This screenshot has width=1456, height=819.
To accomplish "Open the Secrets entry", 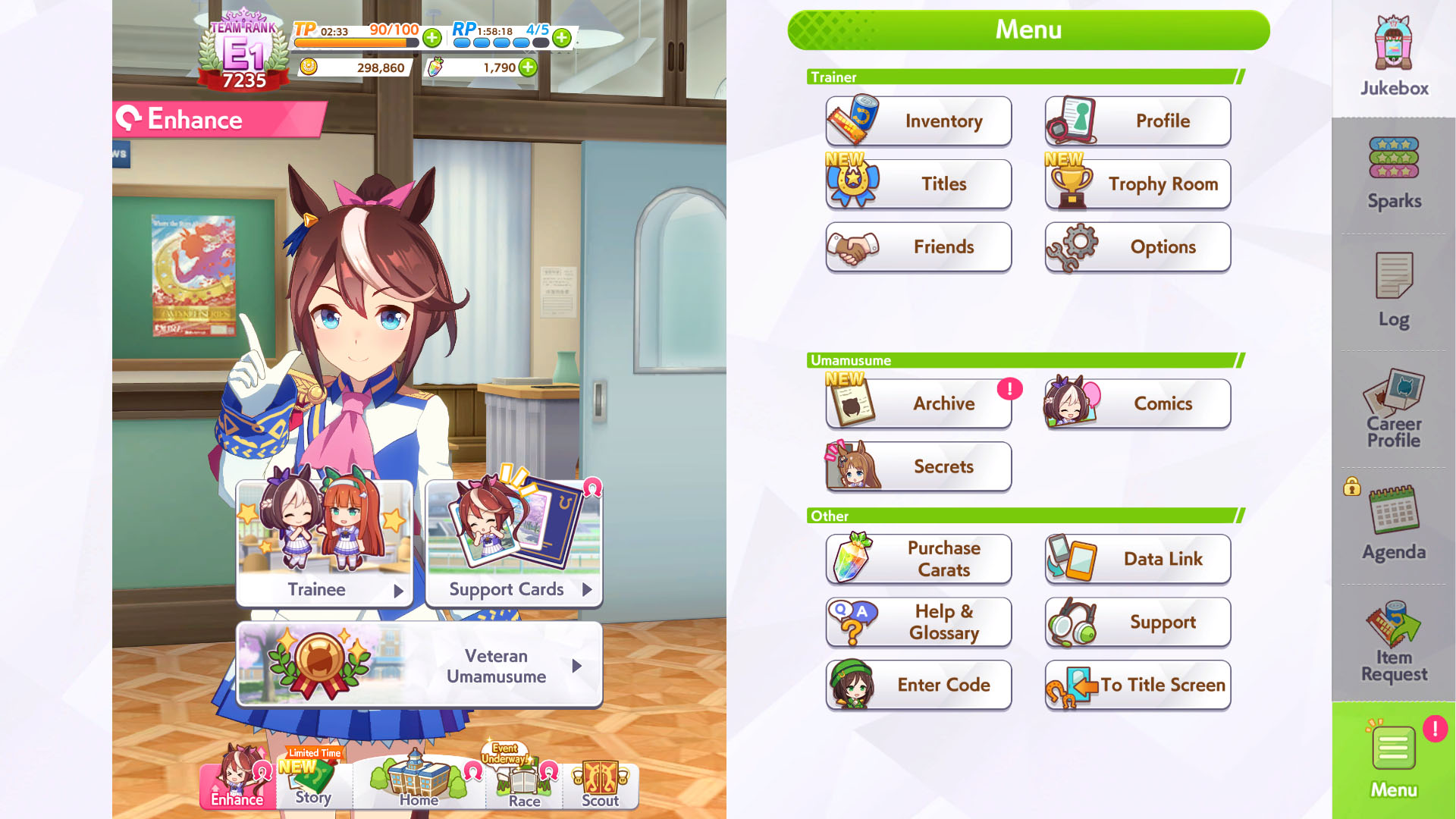I will point(918,466).
